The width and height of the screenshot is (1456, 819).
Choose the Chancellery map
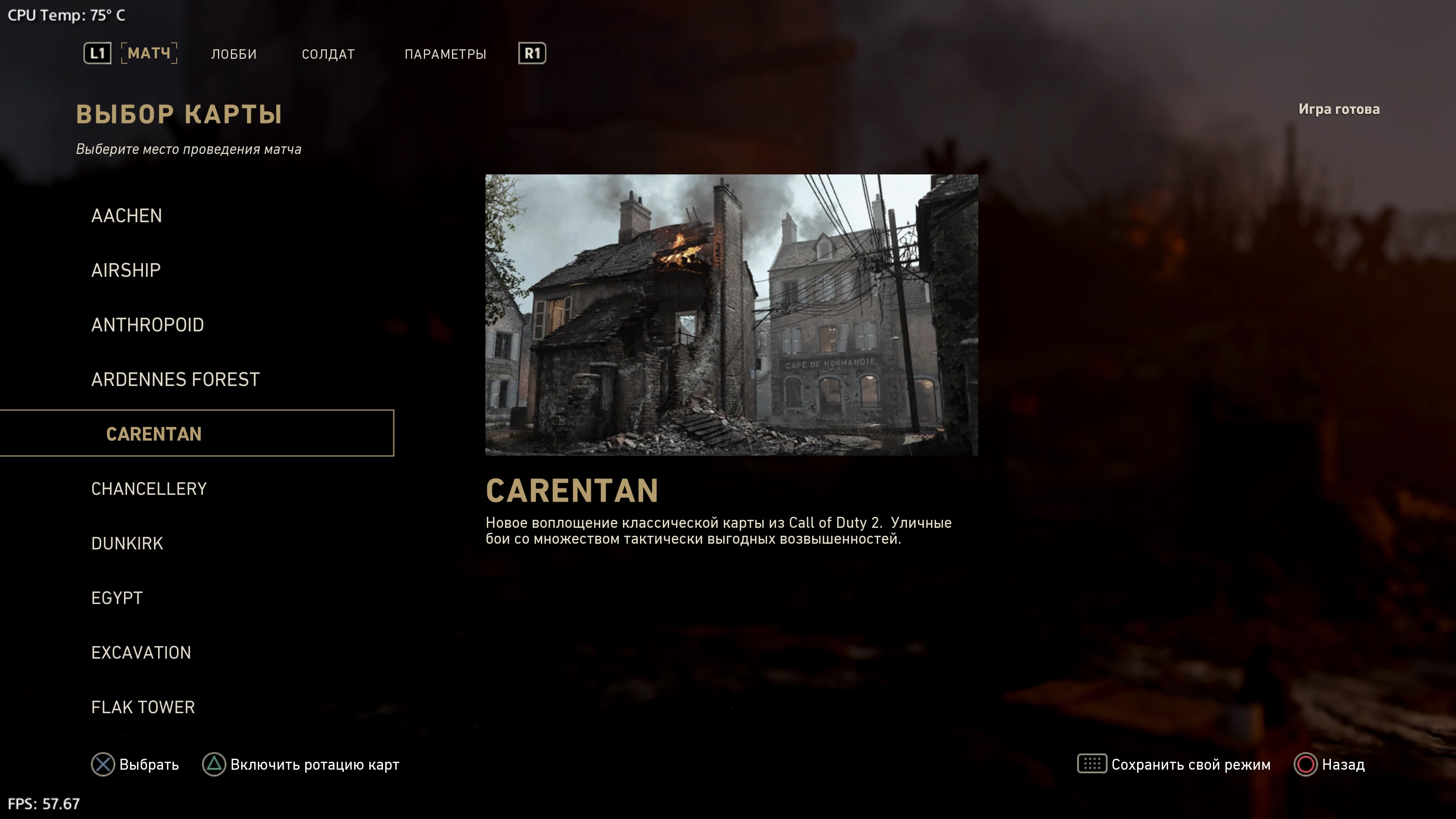tap(149, 489)
